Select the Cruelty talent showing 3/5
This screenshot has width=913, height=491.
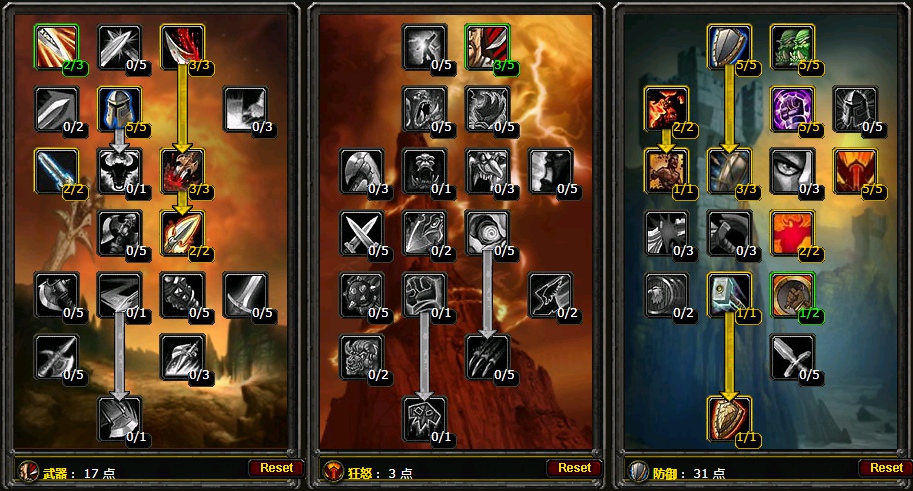487,46
